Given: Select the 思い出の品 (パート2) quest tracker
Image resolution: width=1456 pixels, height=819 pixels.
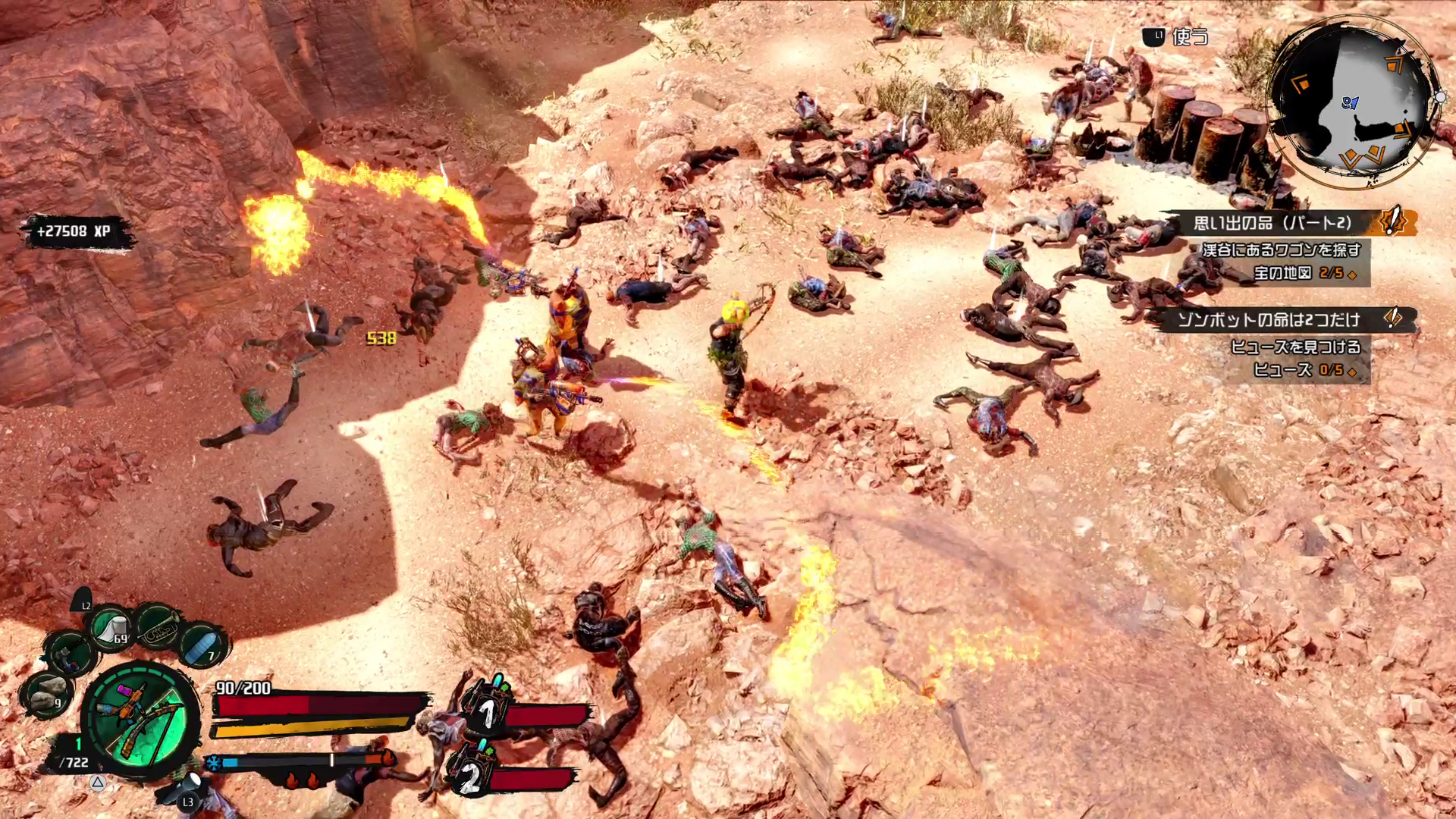Looking at the screenshot, I should pyautogui.click(x=1282, y=223).
